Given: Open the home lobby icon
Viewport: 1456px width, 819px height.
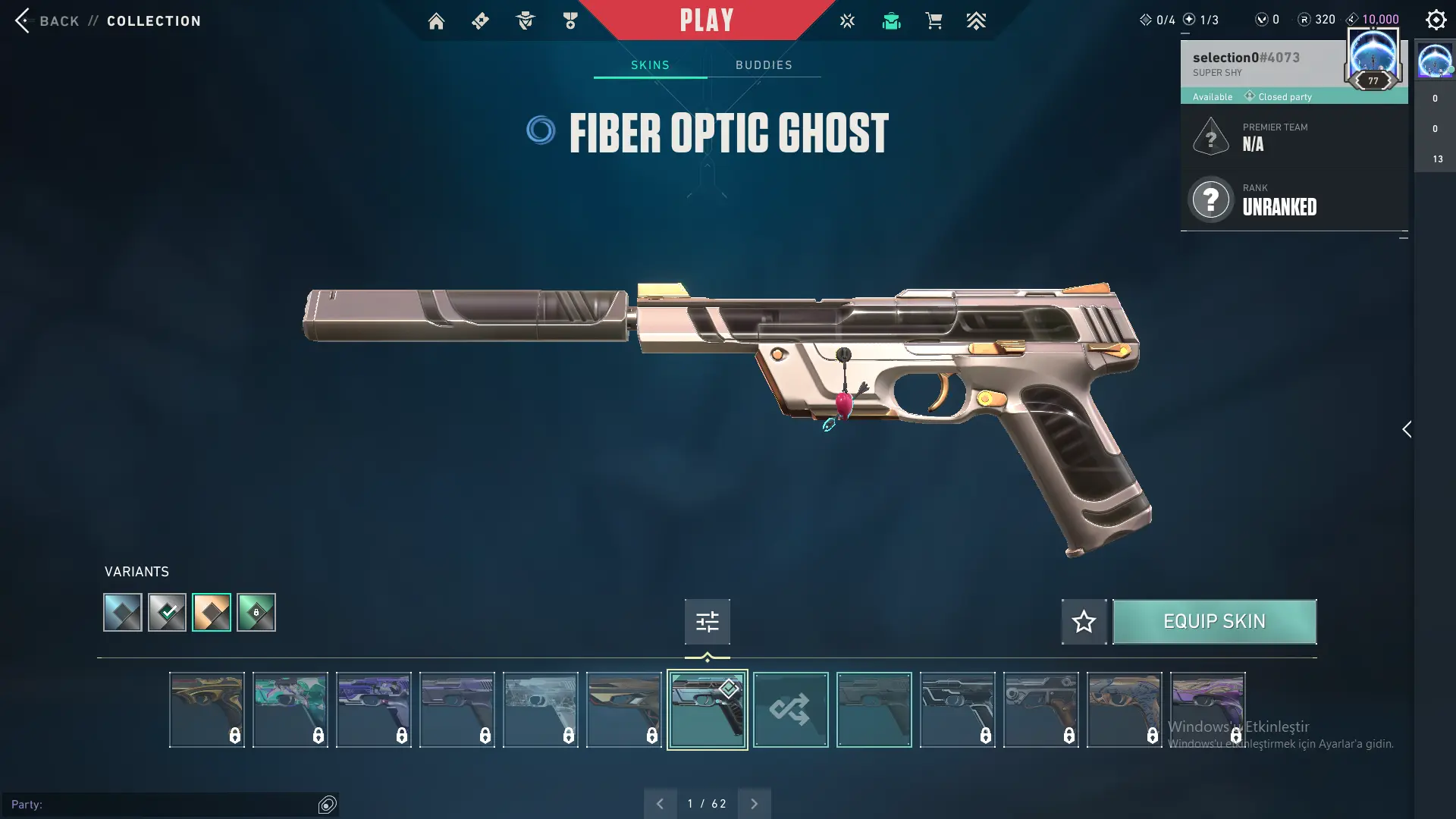Looking at the screenshot, I should (x=436, y=21).
